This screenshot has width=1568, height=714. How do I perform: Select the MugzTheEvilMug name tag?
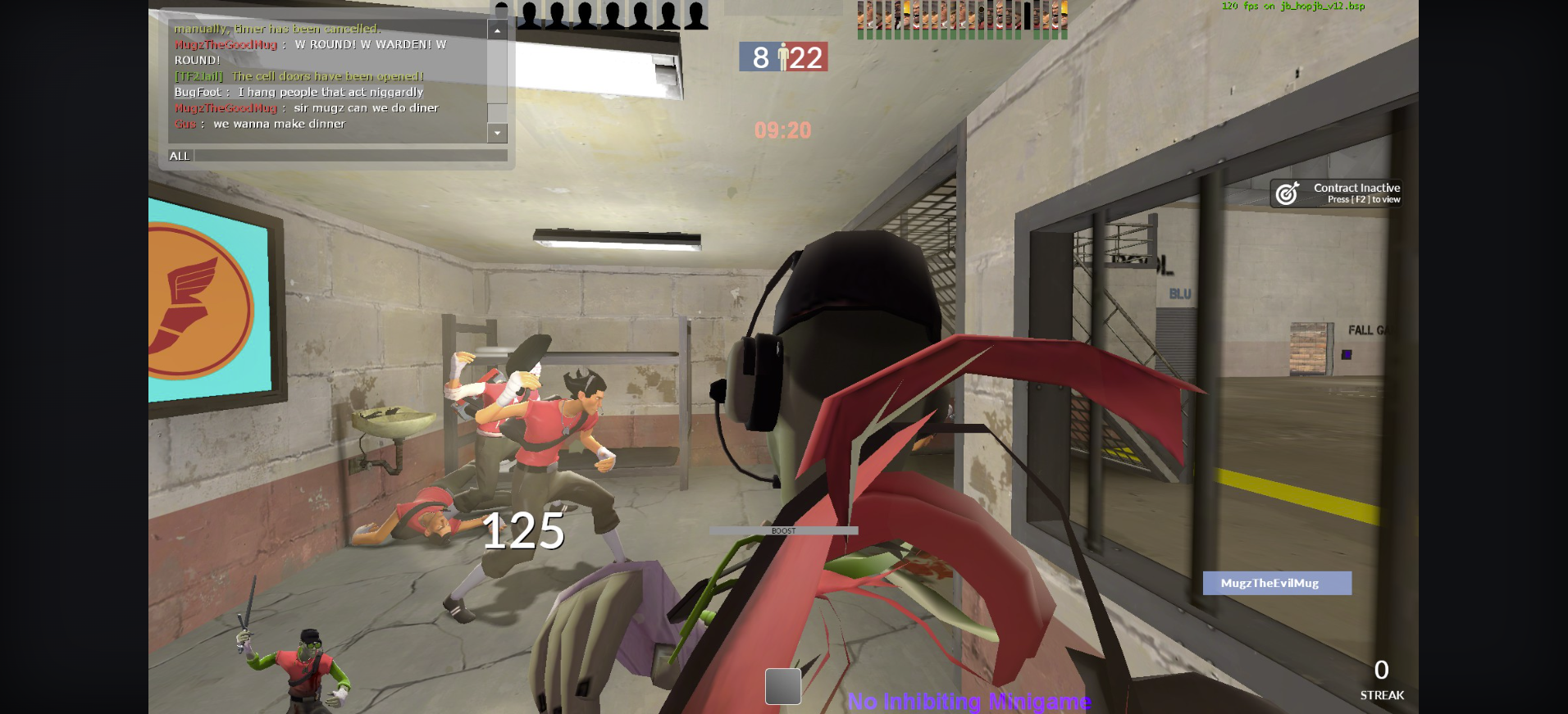click(1276, 583)
